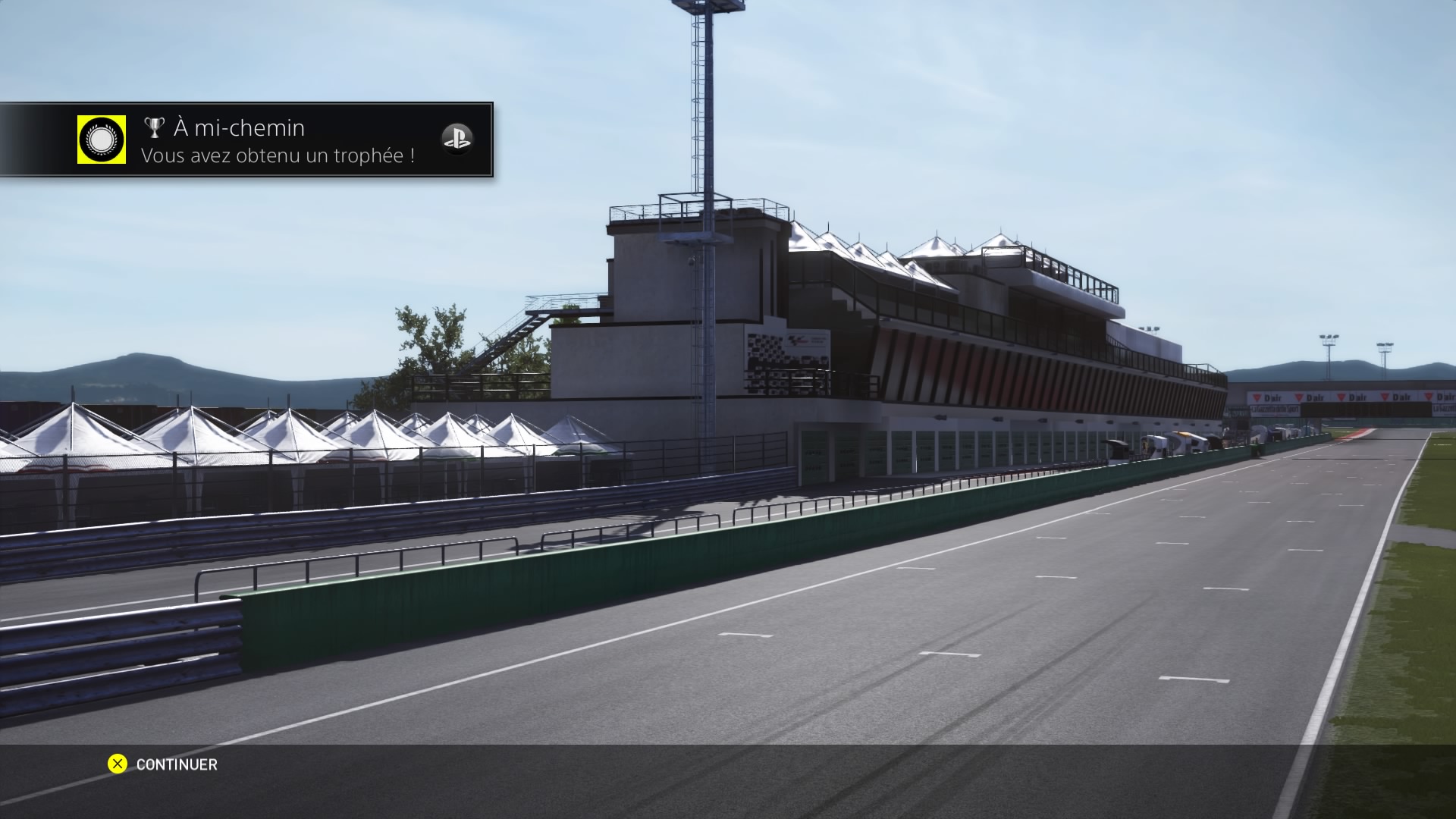Viewport: 1456px width, 819px height.
Task: Open the À mi-chemin trophy notification
Action: pyautogui.click(x=278, y=141)
